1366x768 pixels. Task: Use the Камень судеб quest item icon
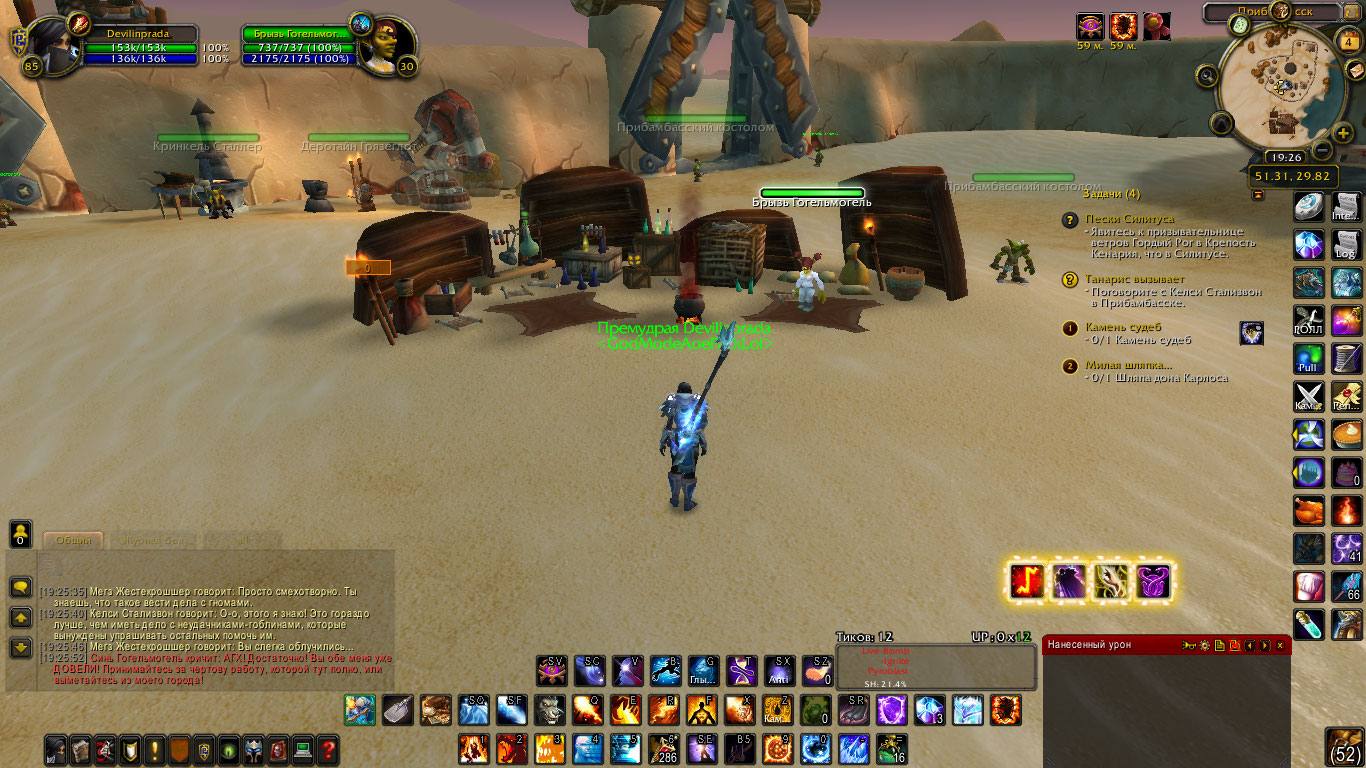pos(1251,333)
